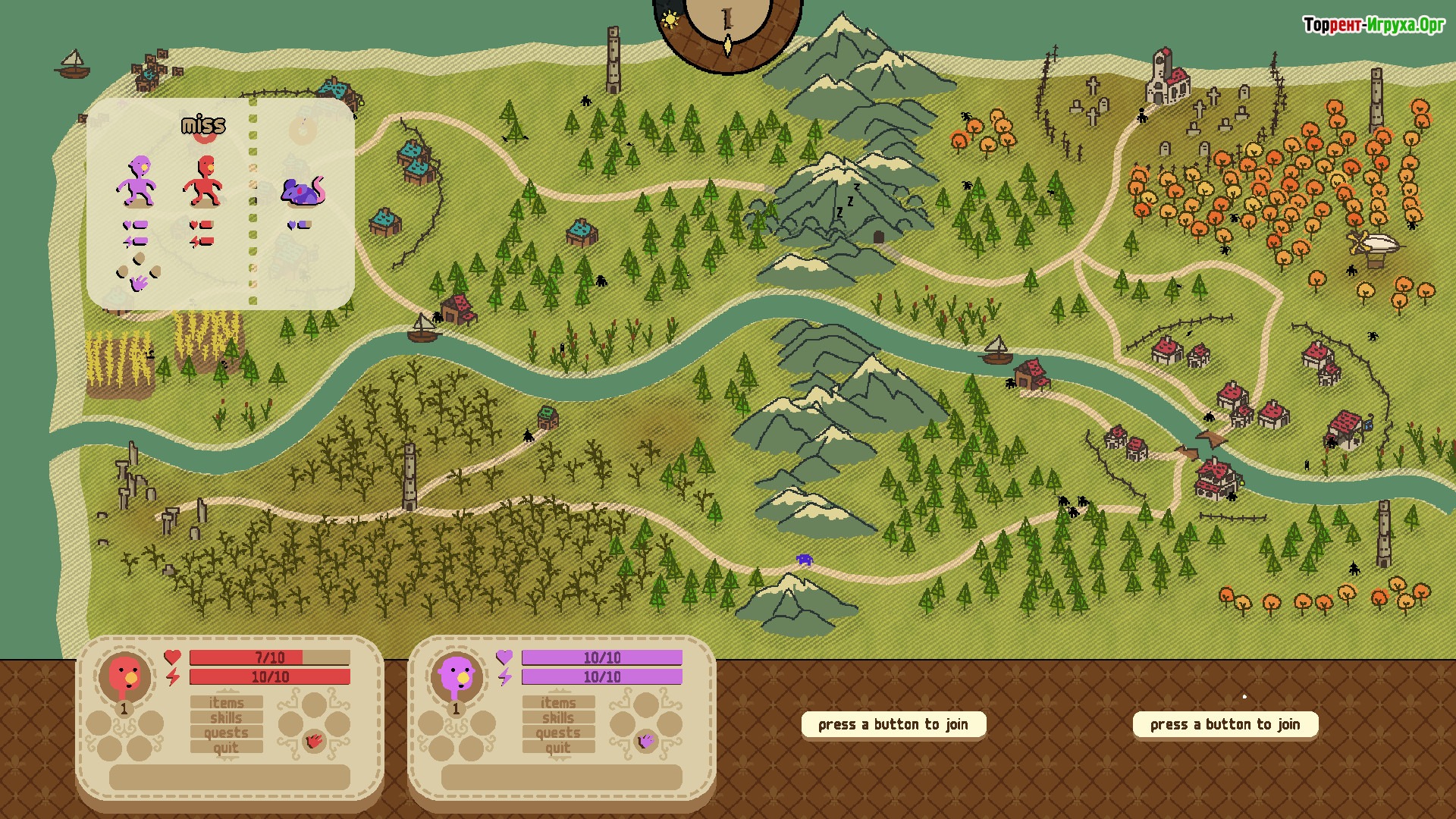This screenshot has height=819, width=1456.
Task: Open items in the red player's panel
Action: click(x=227, y=703)
